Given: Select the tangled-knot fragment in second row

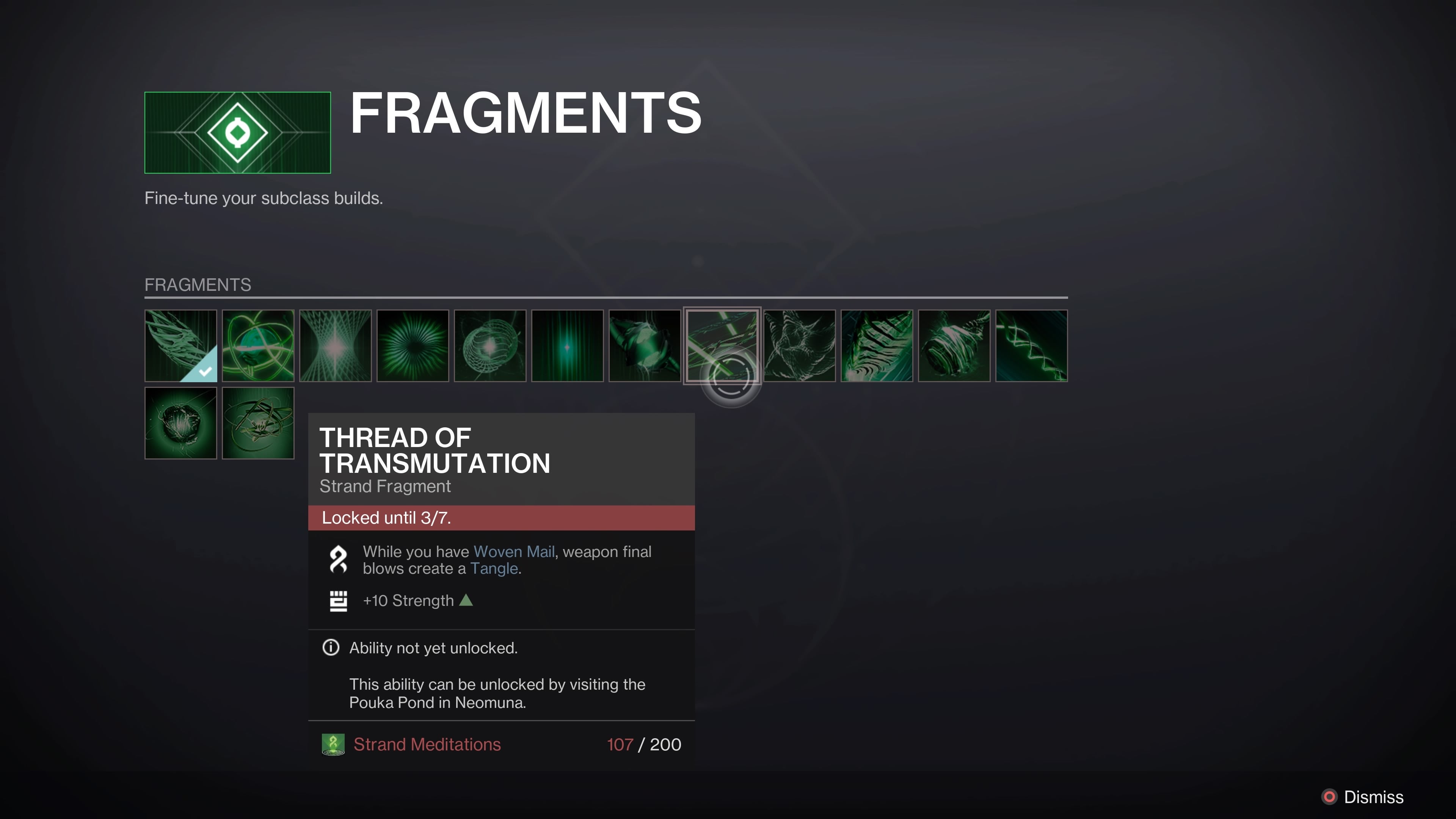Looking at the screenshot, I should [x=258, y=424].
